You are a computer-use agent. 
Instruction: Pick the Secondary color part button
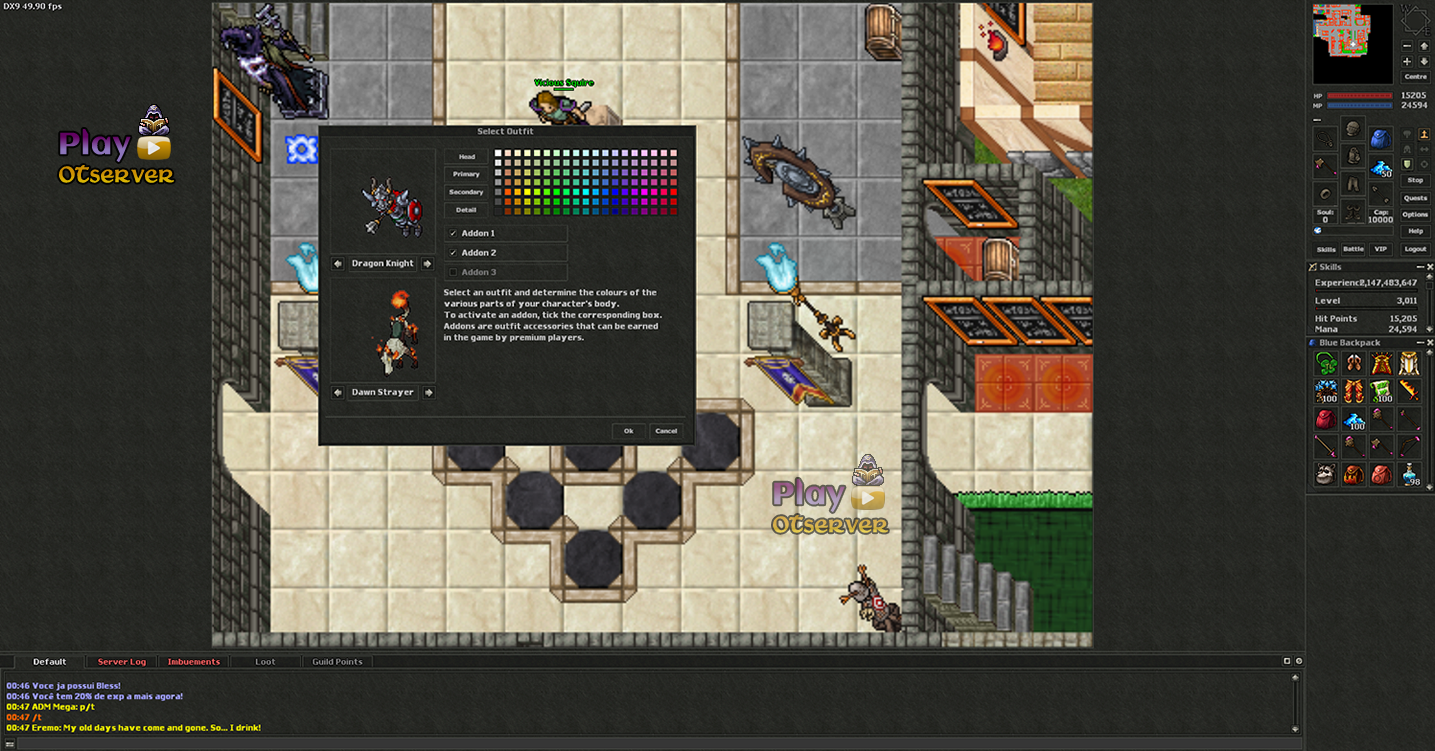[x=466, y=192]
